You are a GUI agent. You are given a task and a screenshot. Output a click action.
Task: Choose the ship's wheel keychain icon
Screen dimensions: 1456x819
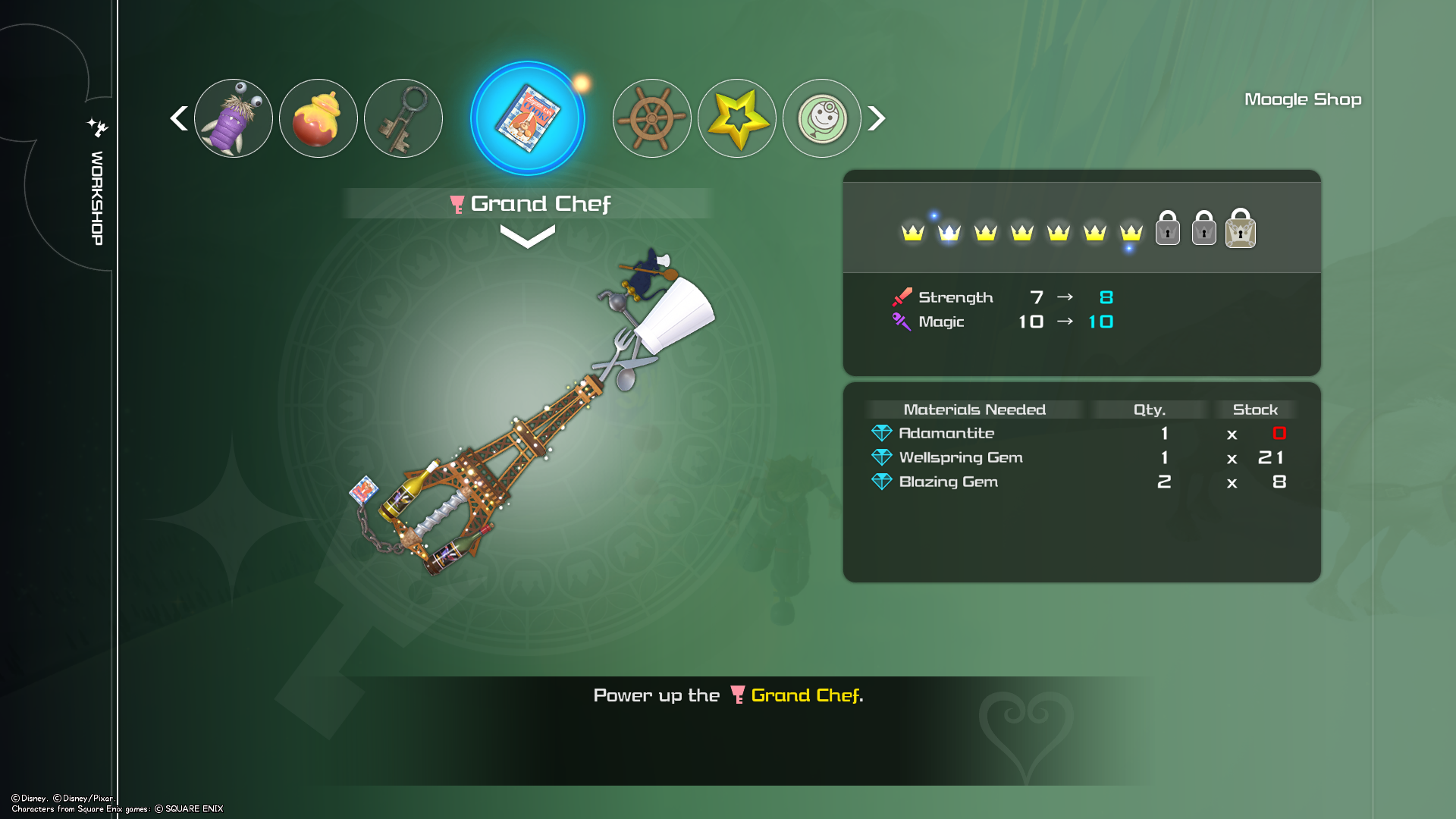652,118
